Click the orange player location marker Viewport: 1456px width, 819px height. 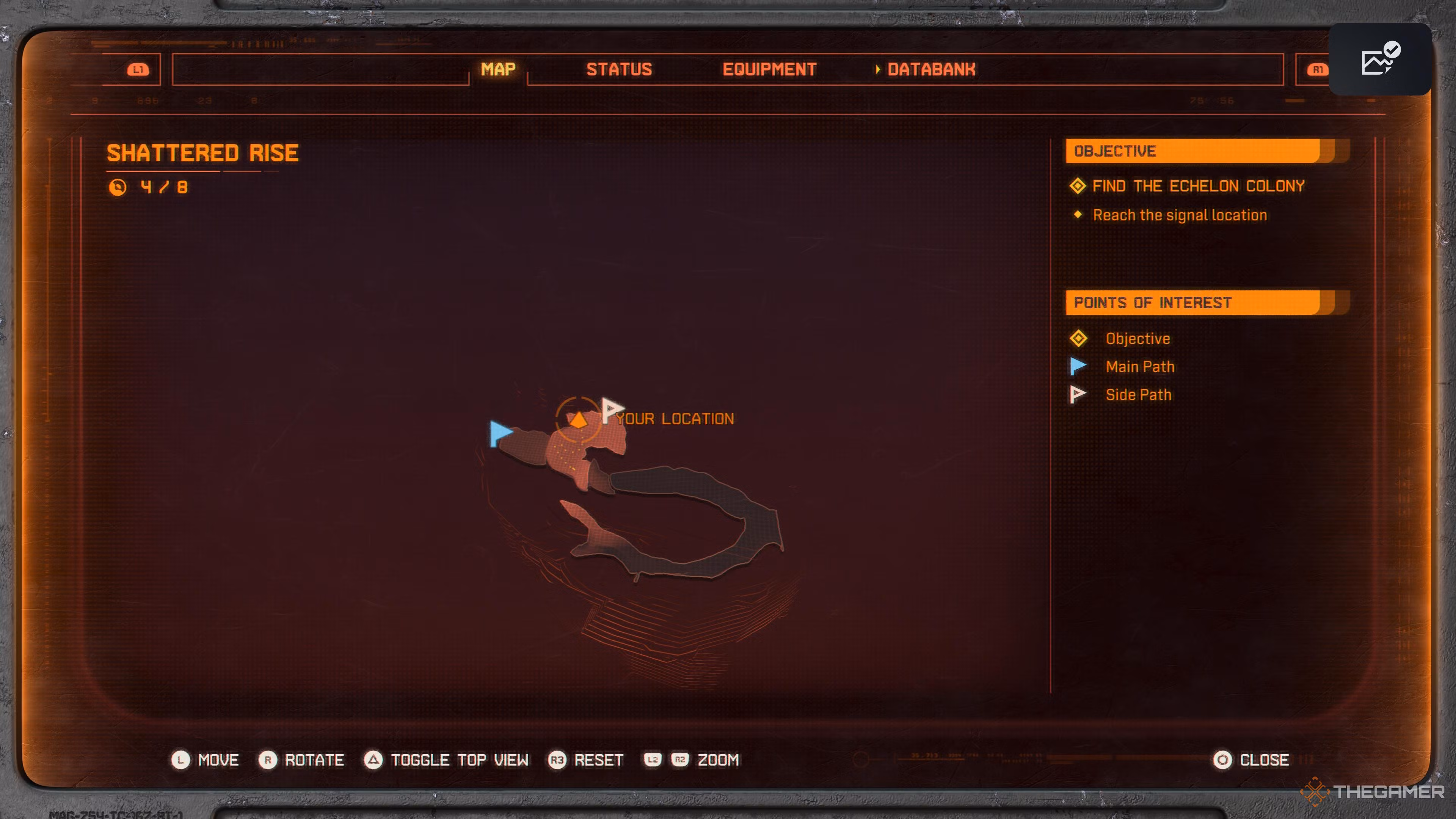pos(578,419)
